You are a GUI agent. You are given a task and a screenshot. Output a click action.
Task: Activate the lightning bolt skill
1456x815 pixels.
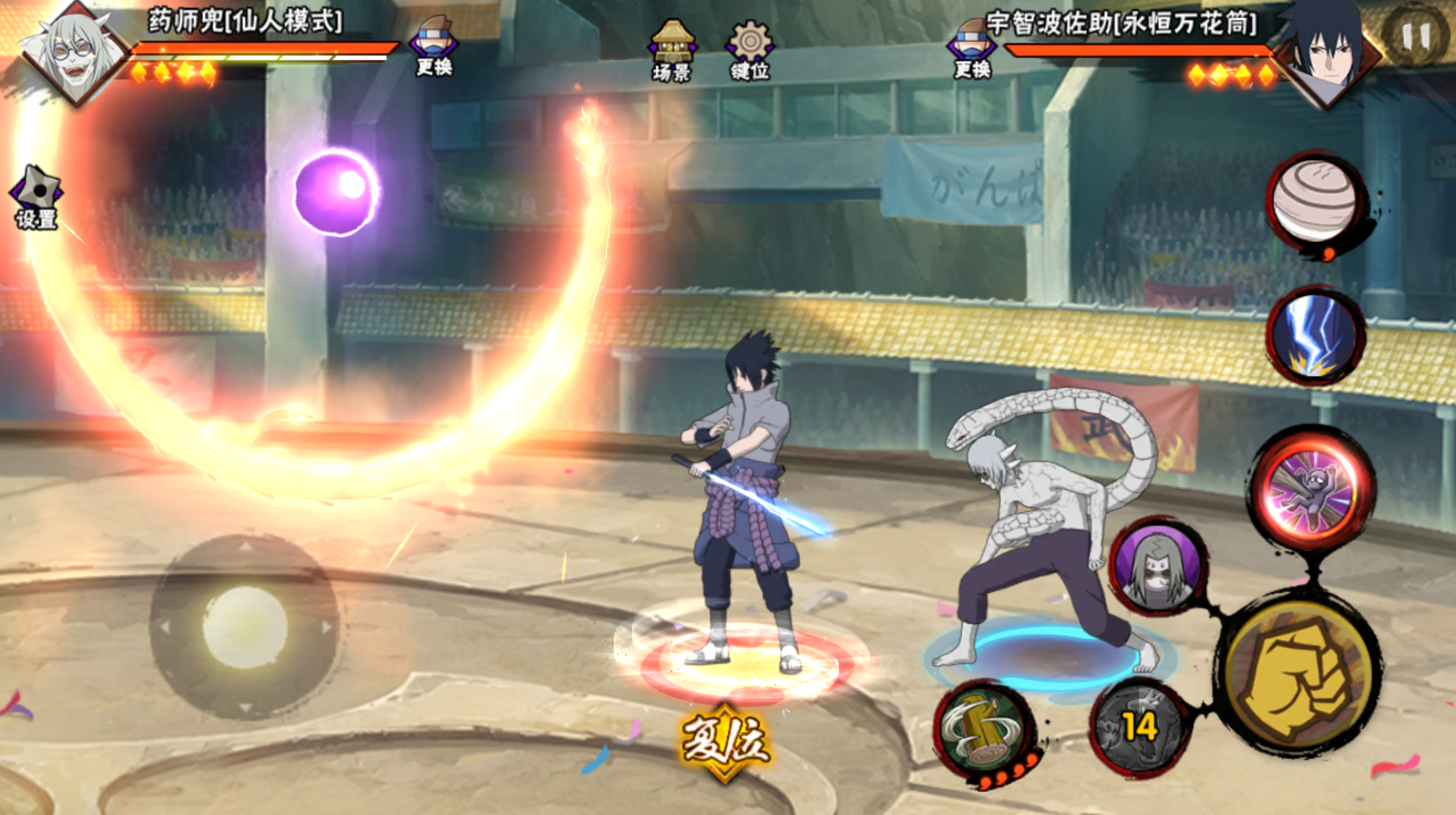[1315, 335]
